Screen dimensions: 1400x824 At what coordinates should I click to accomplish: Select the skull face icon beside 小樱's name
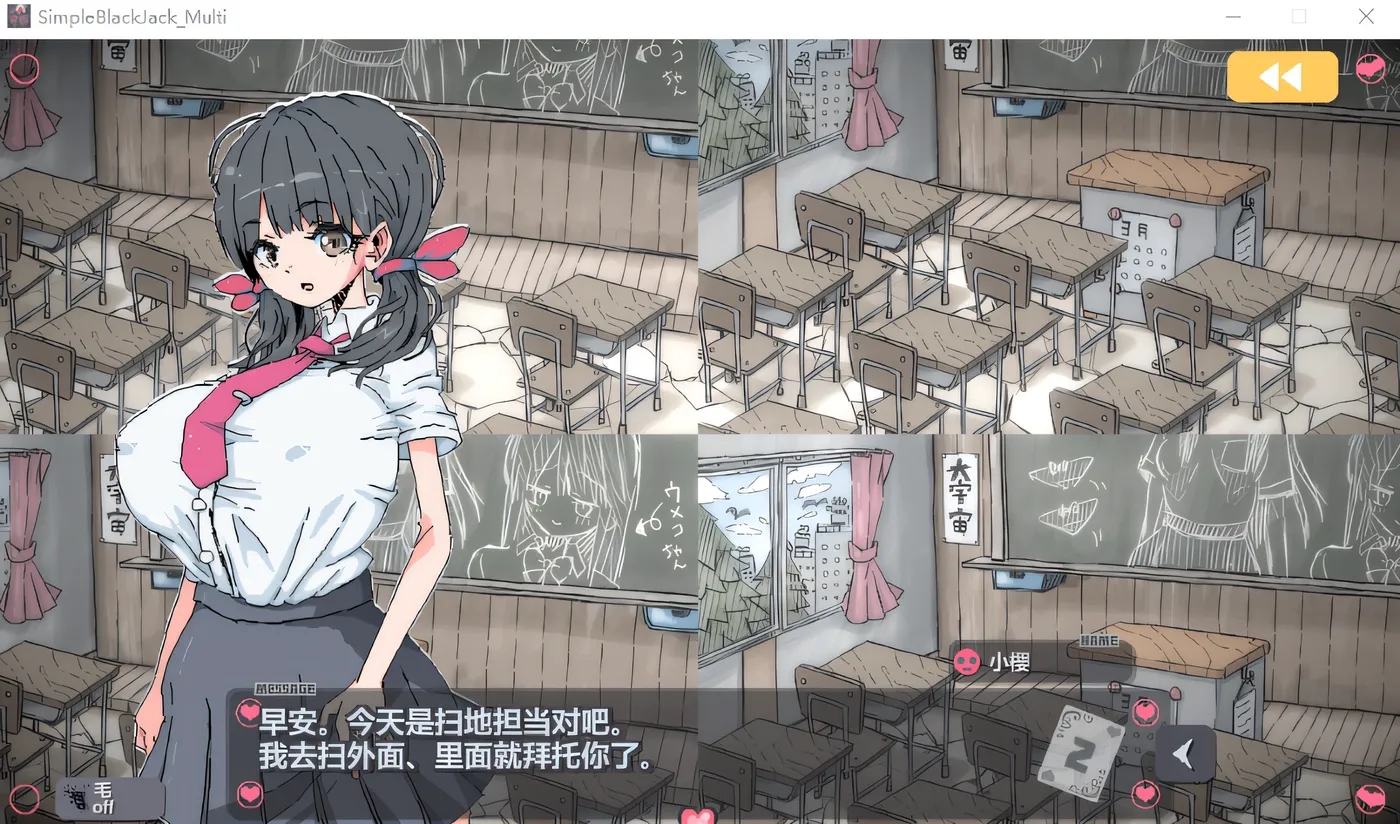tap(965, 661)
